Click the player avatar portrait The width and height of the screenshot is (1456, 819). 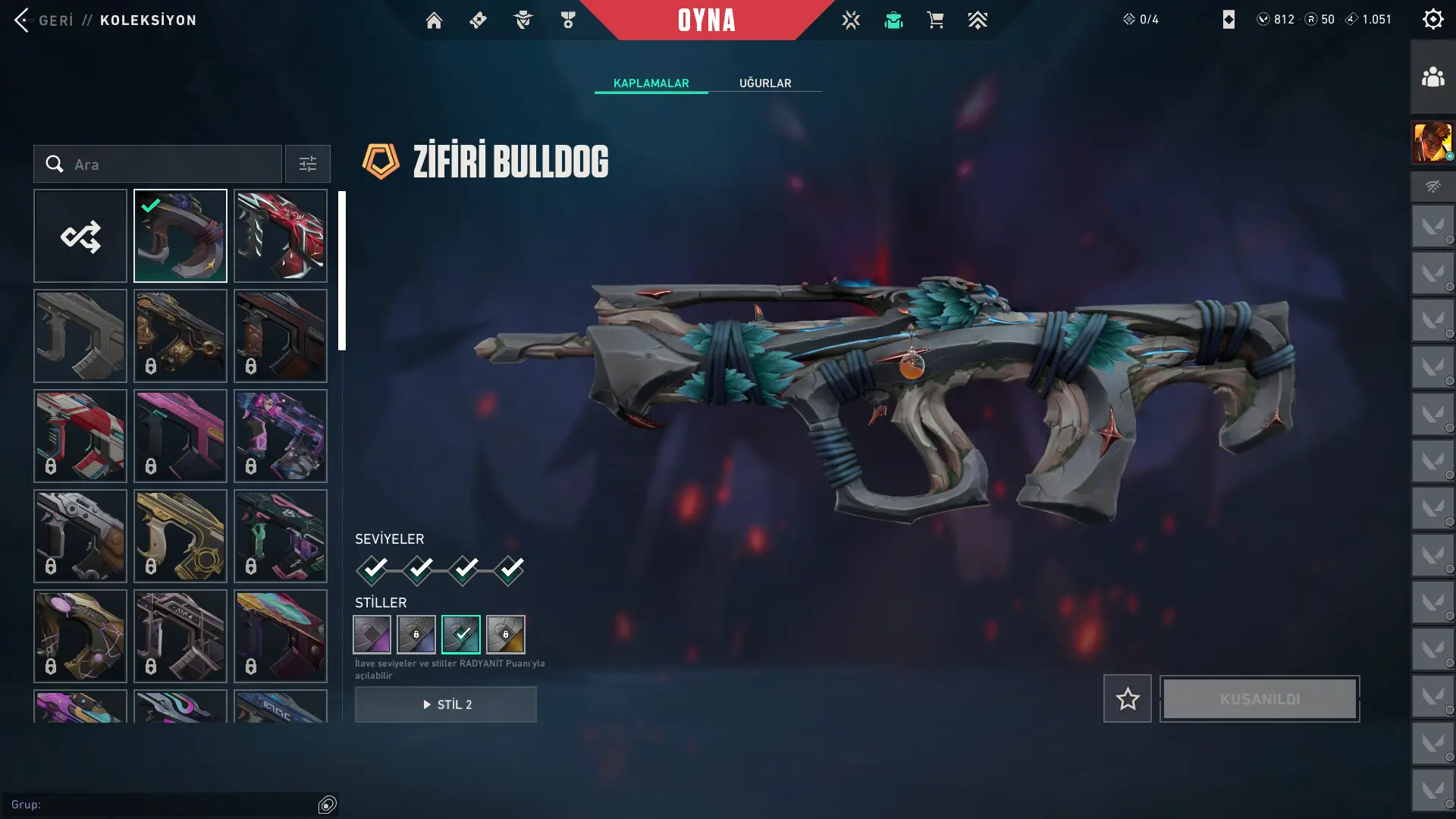tap(1432, 143)
